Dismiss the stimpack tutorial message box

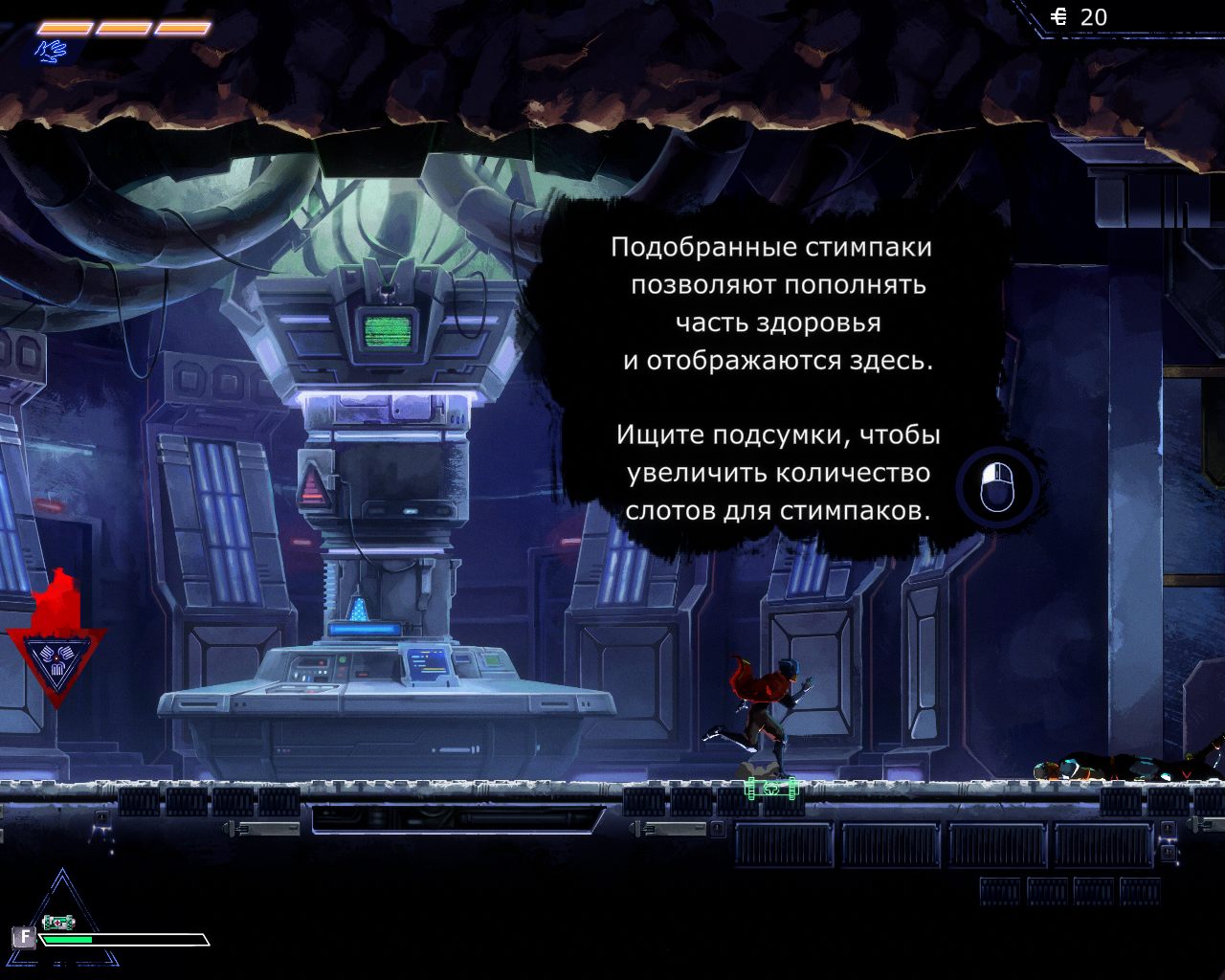[995, 486]
